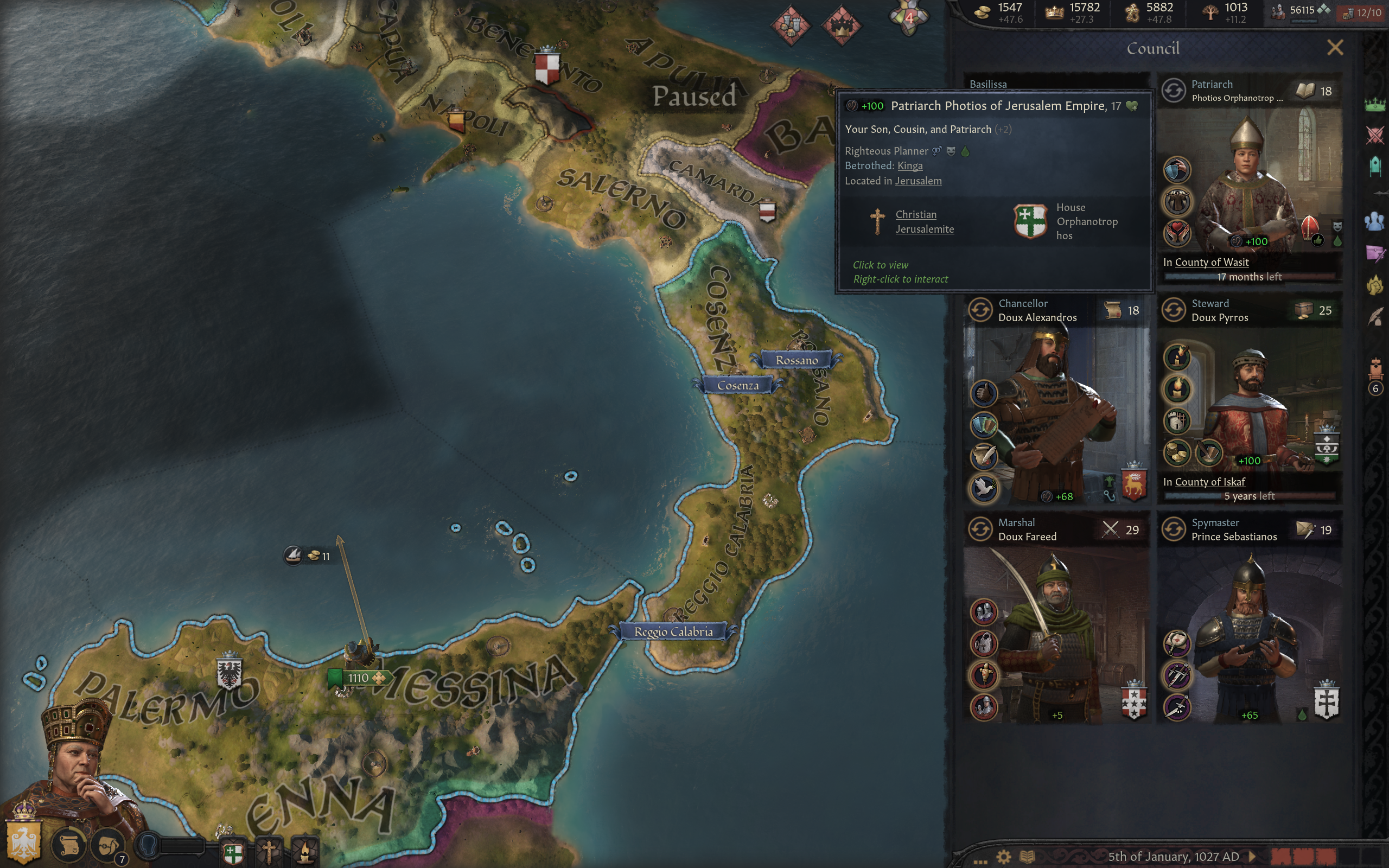Select the Rossano holding label
Viewport: 1389px width, 868px height.
797,360
